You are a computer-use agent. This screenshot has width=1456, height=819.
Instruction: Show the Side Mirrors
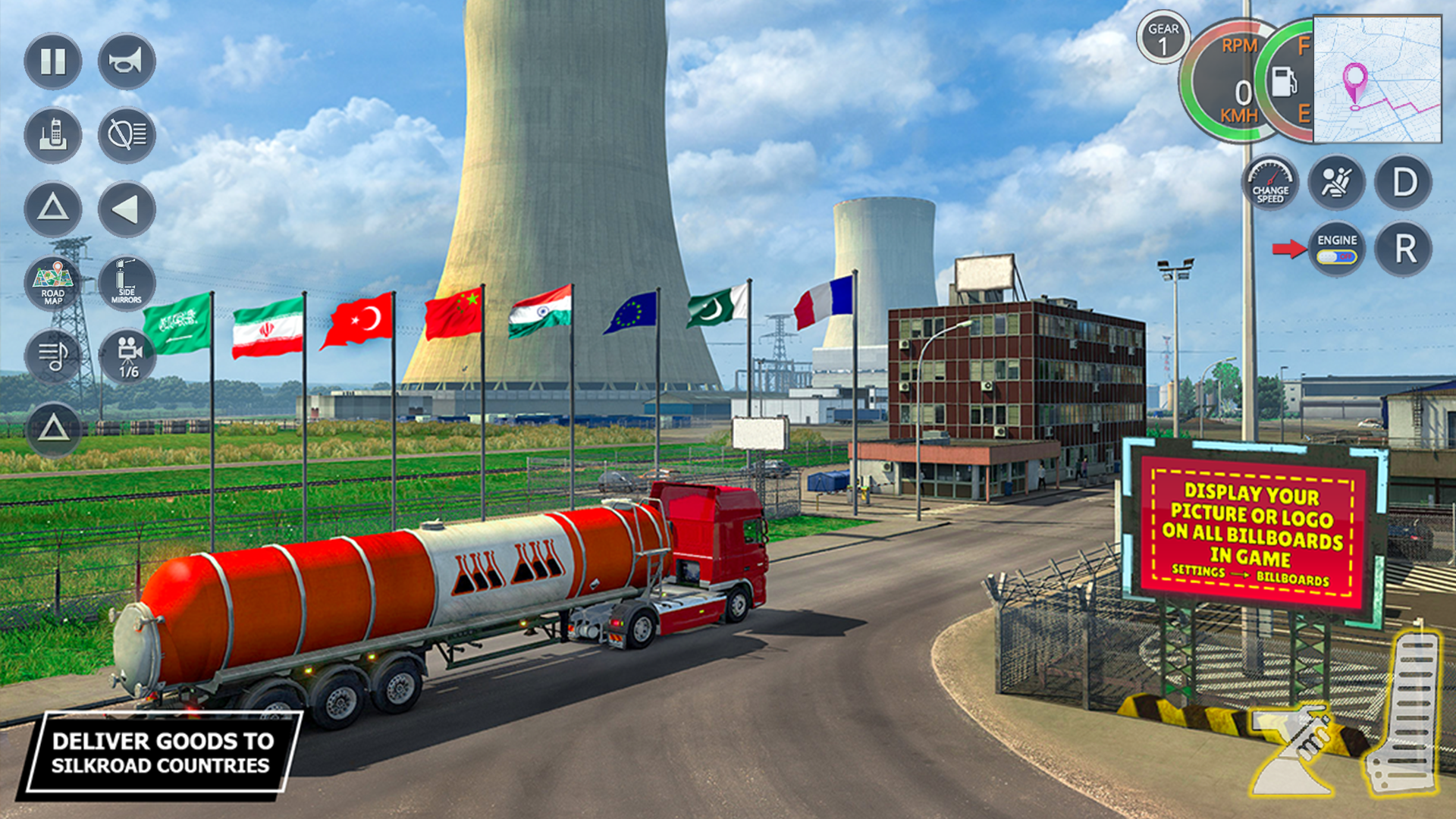tap(126, 284)
